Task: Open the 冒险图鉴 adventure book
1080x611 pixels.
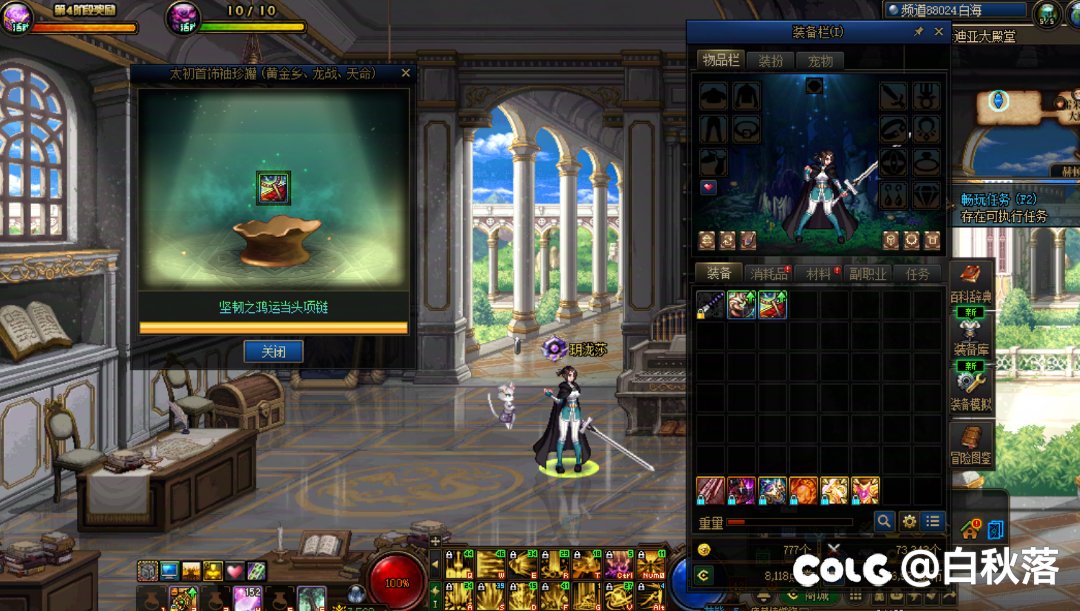Action: [x=970, y=444]
